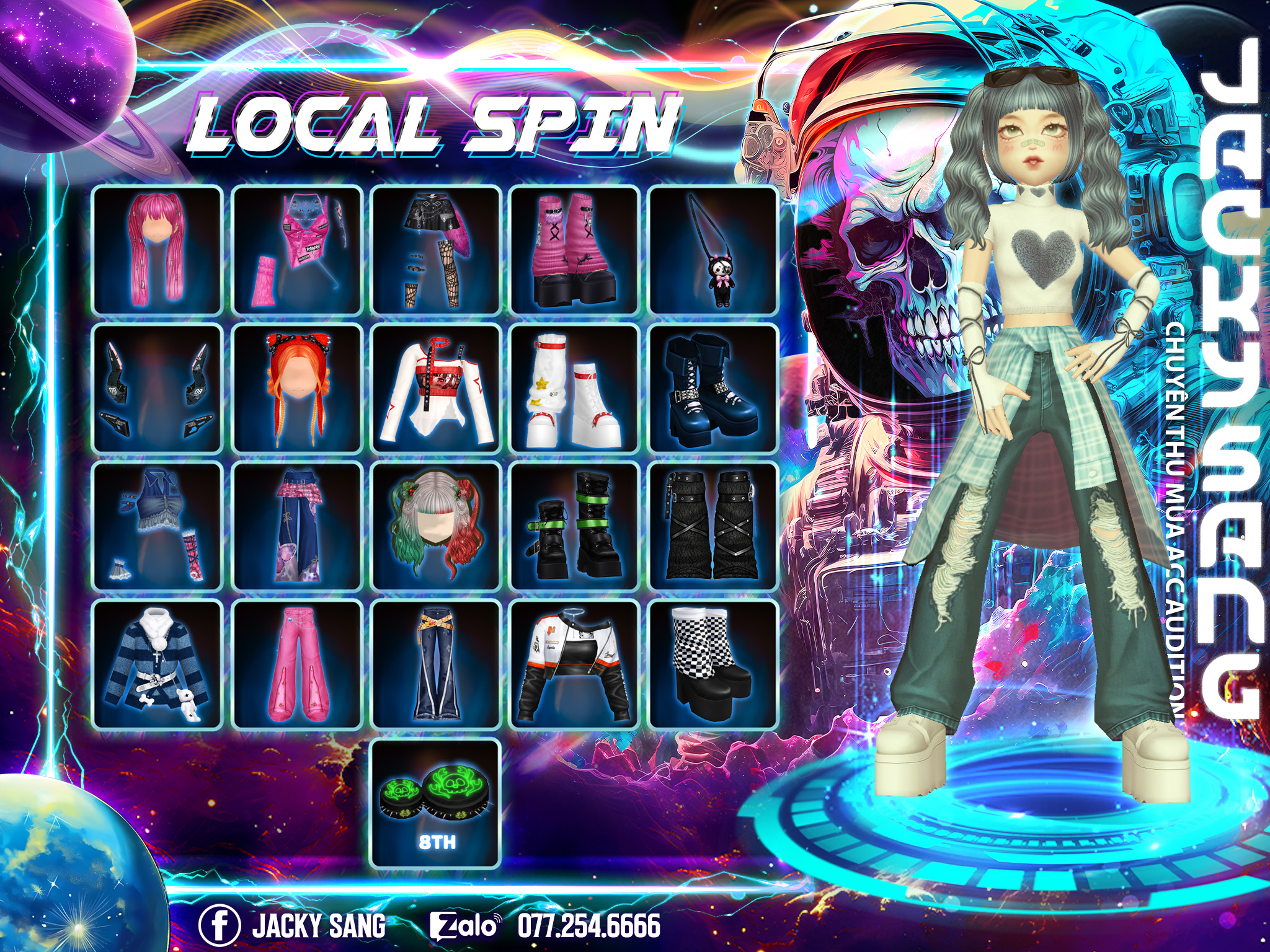Select the white star boots tile
This screenshot has height=952, width=1270.
click(x=575, y=389)
